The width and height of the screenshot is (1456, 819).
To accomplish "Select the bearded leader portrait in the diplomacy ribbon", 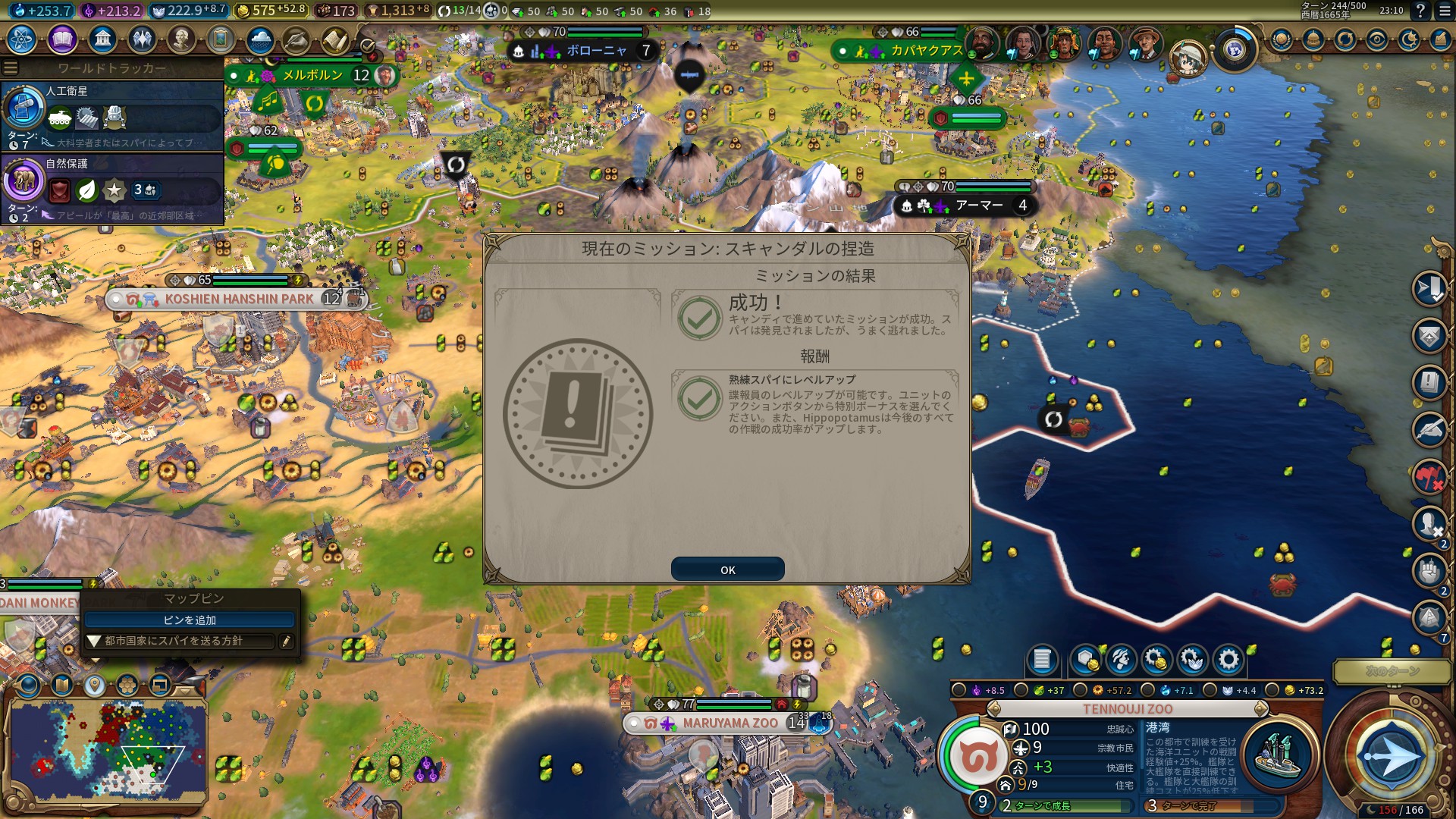I will (x=982, y=43).
